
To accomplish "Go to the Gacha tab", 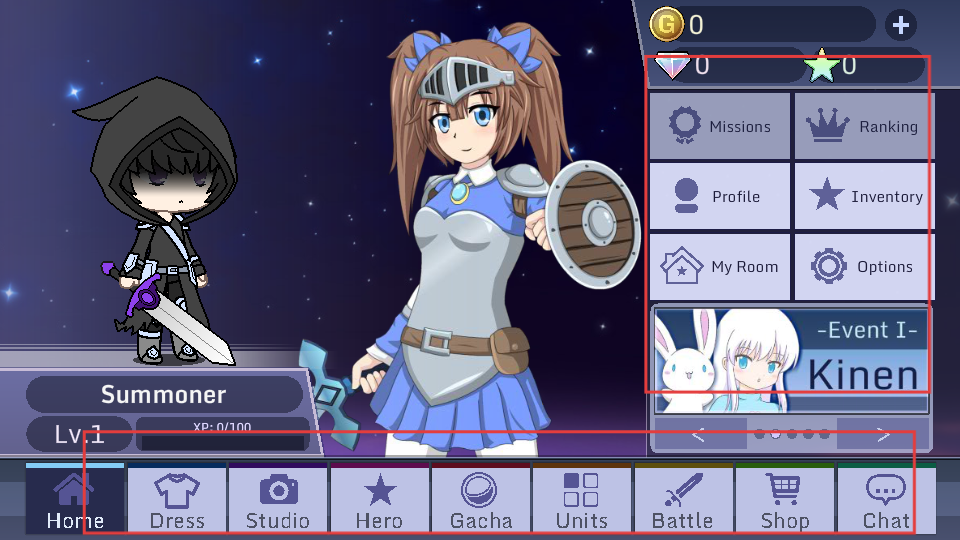I will click(481, 499).
